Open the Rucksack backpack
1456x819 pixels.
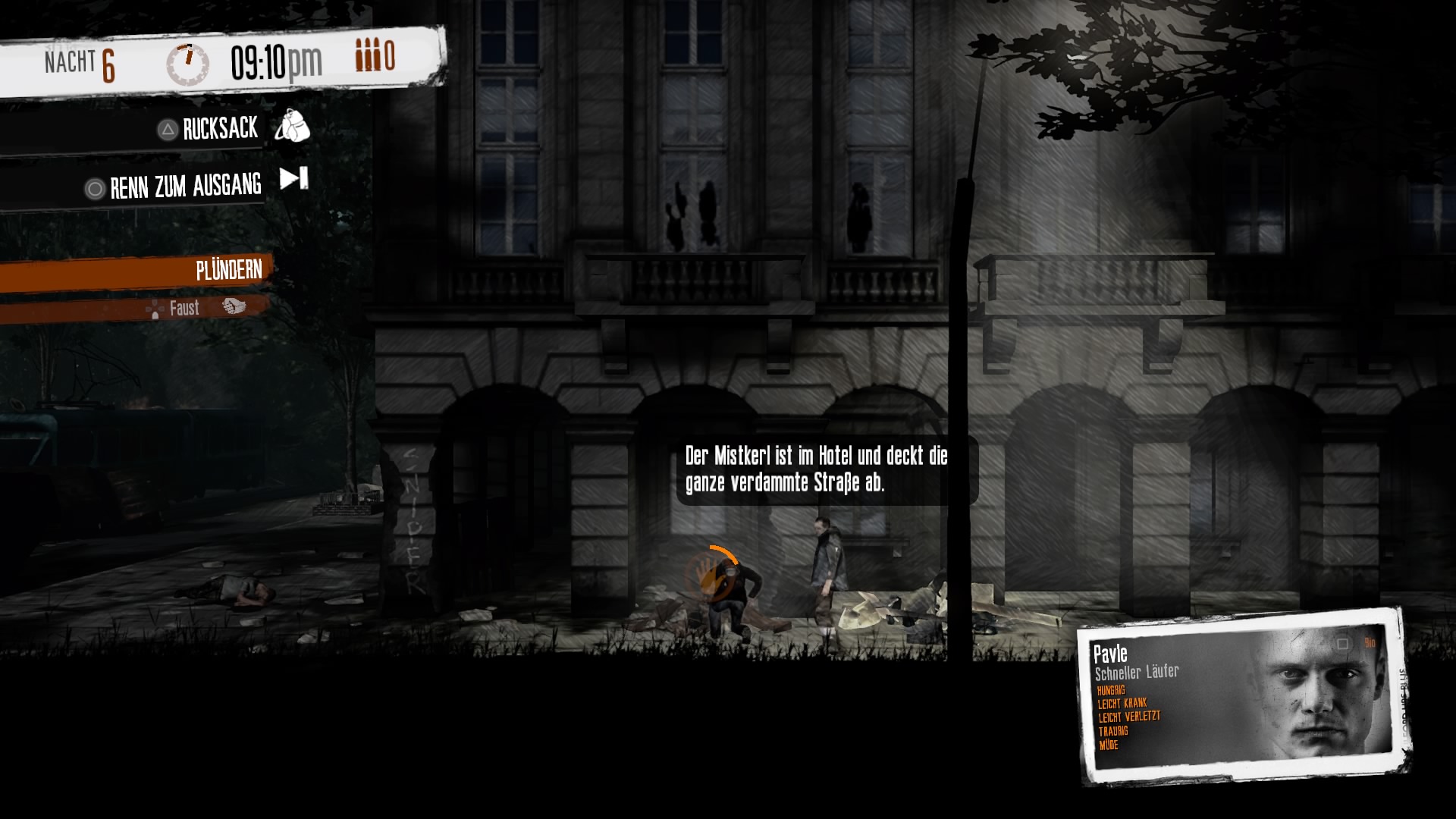[x=221, y=129]
